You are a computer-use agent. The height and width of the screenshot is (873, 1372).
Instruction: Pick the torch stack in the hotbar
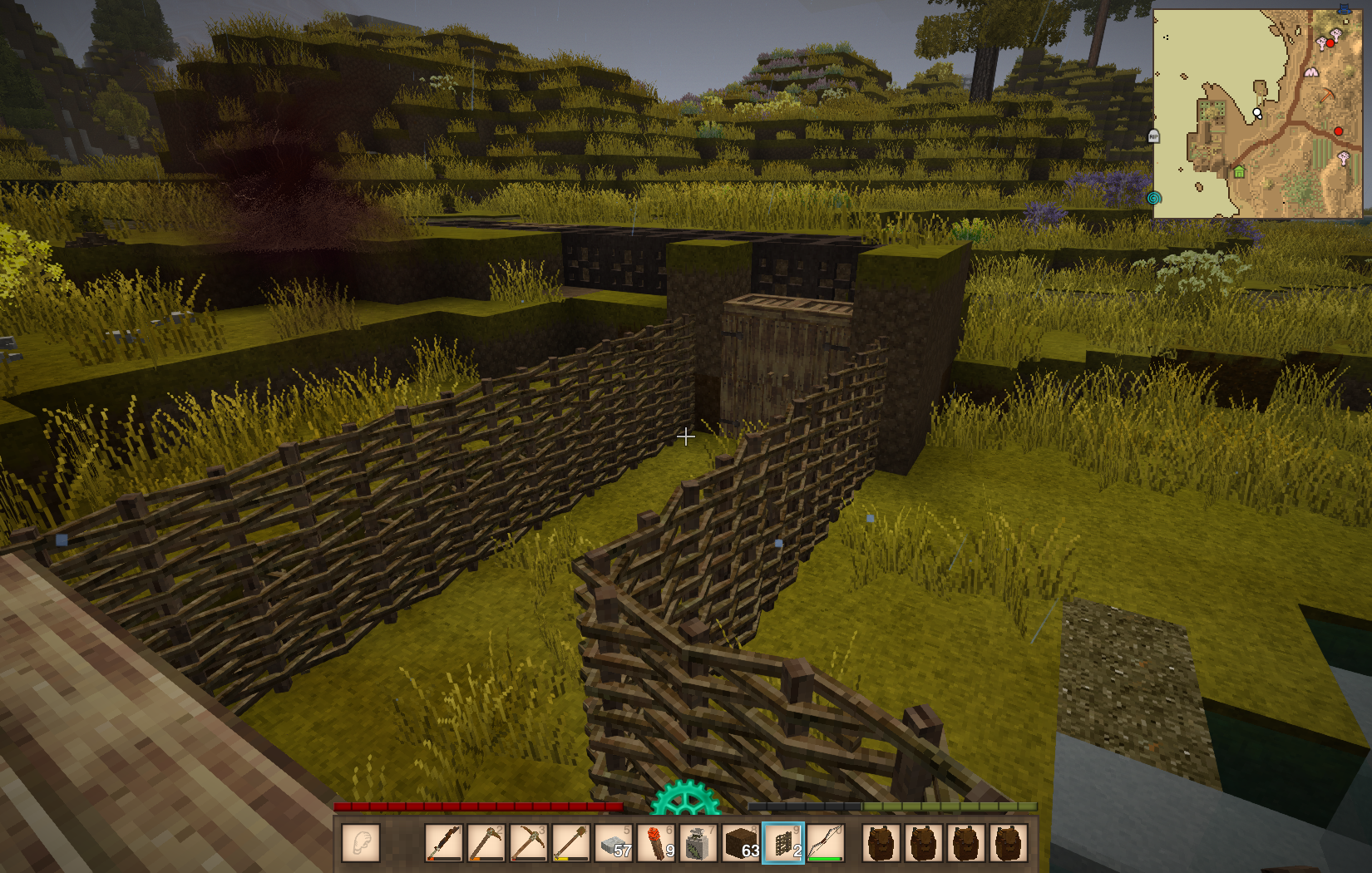click(656, 844)
